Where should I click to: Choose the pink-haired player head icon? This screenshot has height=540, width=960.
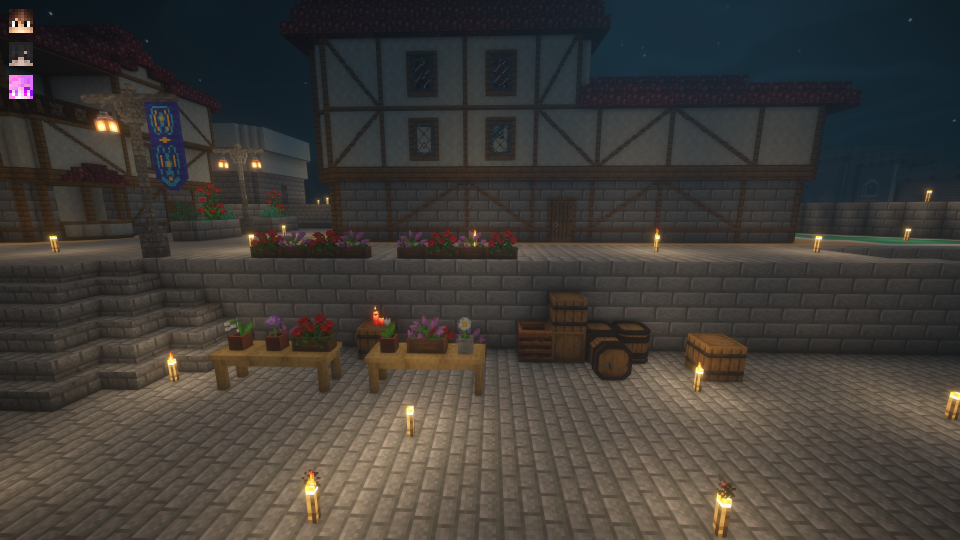(21, 87)
